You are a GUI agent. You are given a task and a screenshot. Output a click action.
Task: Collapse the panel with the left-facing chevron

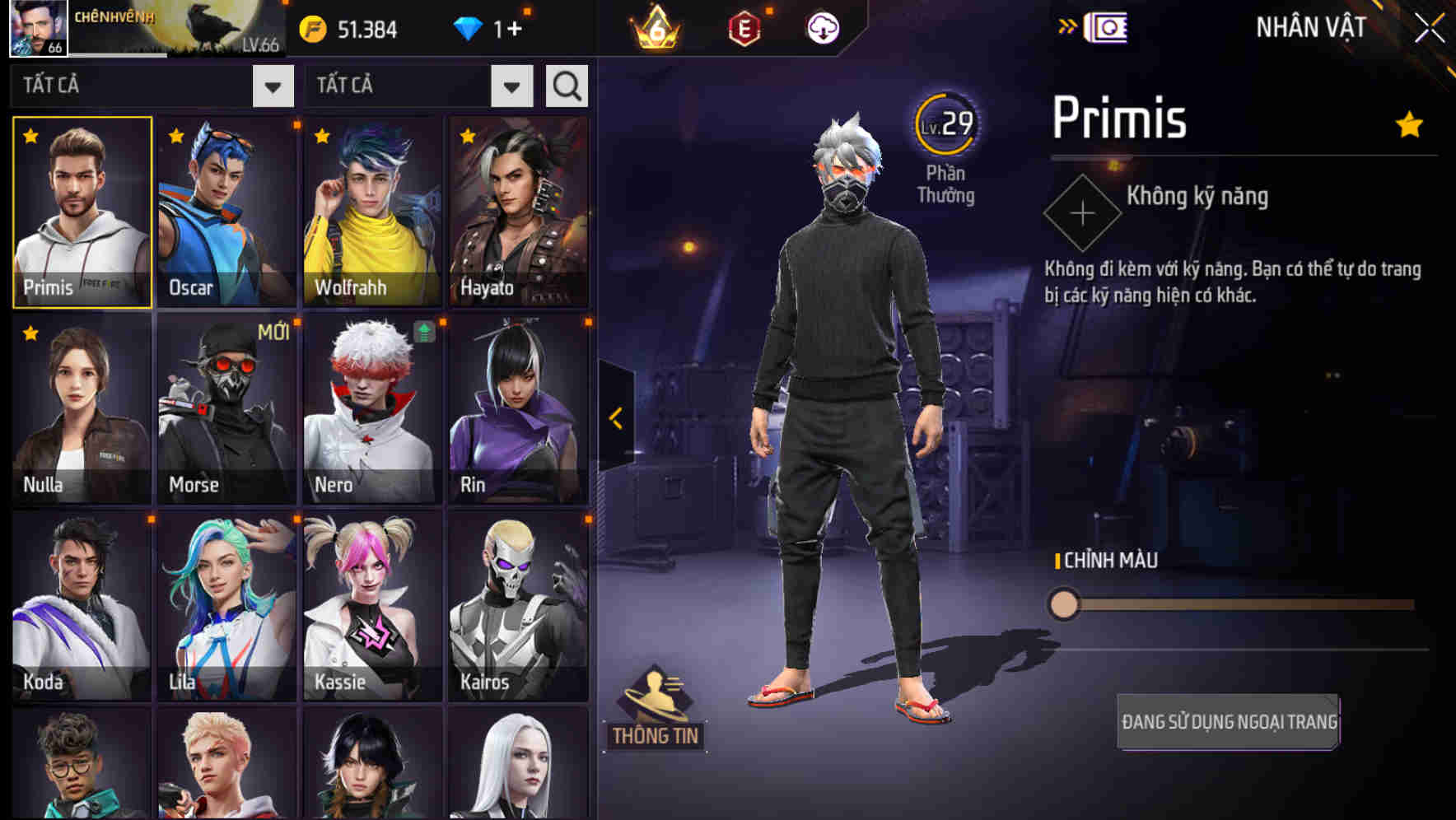click(615, 418)
